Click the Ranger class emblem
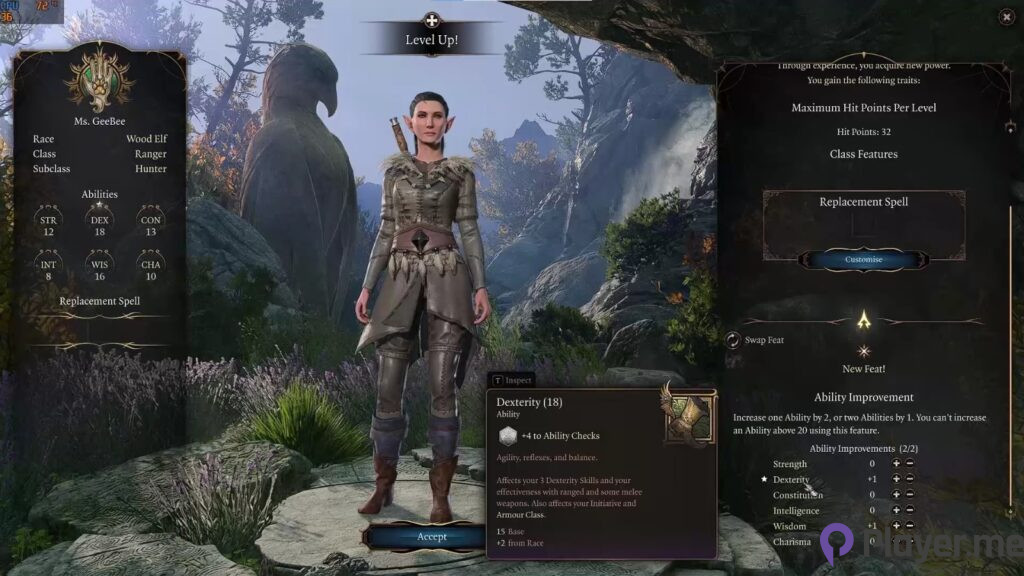1024x576 pixels. pos(99,77)
